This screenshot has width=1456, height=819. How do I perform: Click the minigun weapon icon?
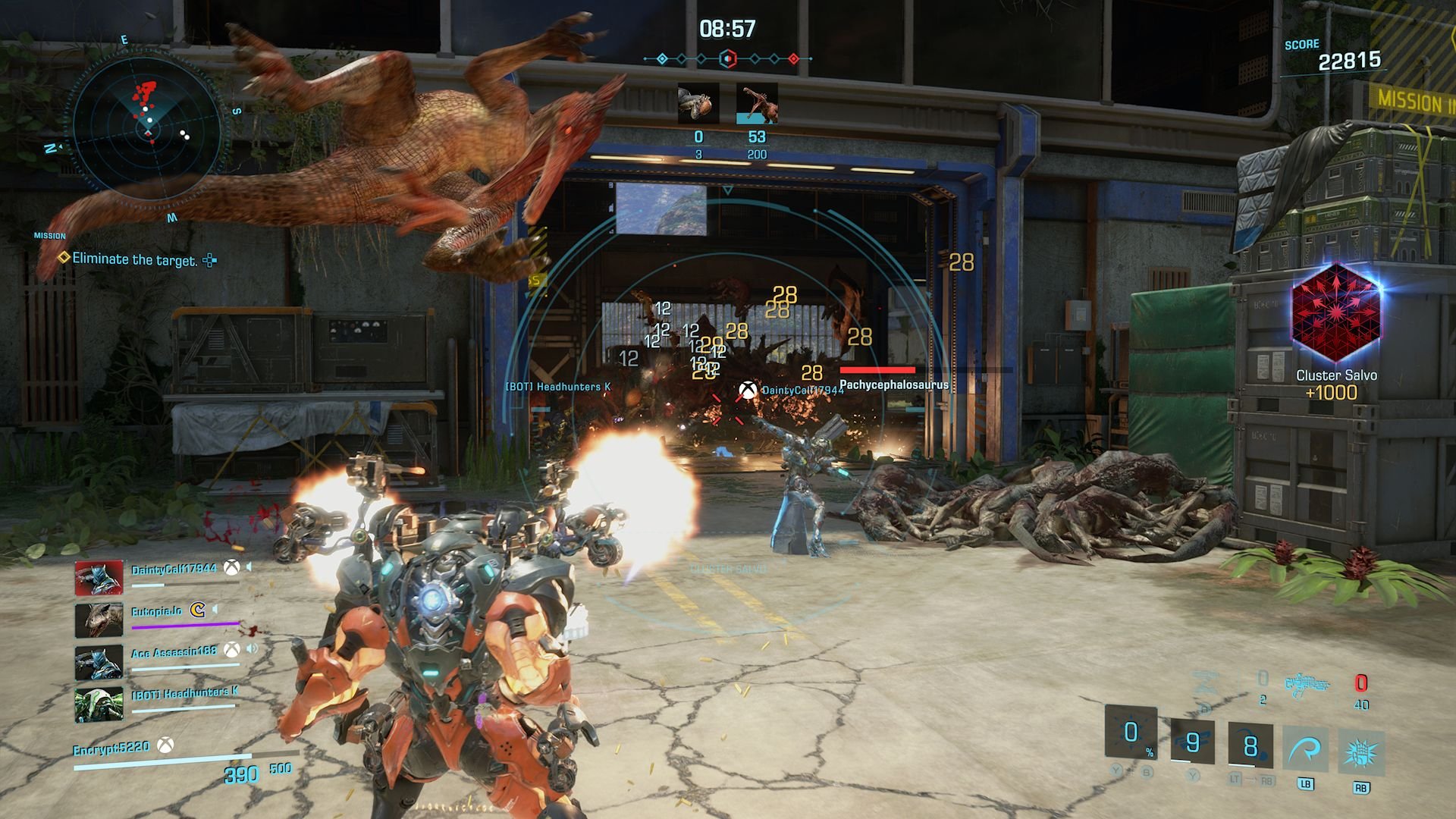pos(1307,685)
